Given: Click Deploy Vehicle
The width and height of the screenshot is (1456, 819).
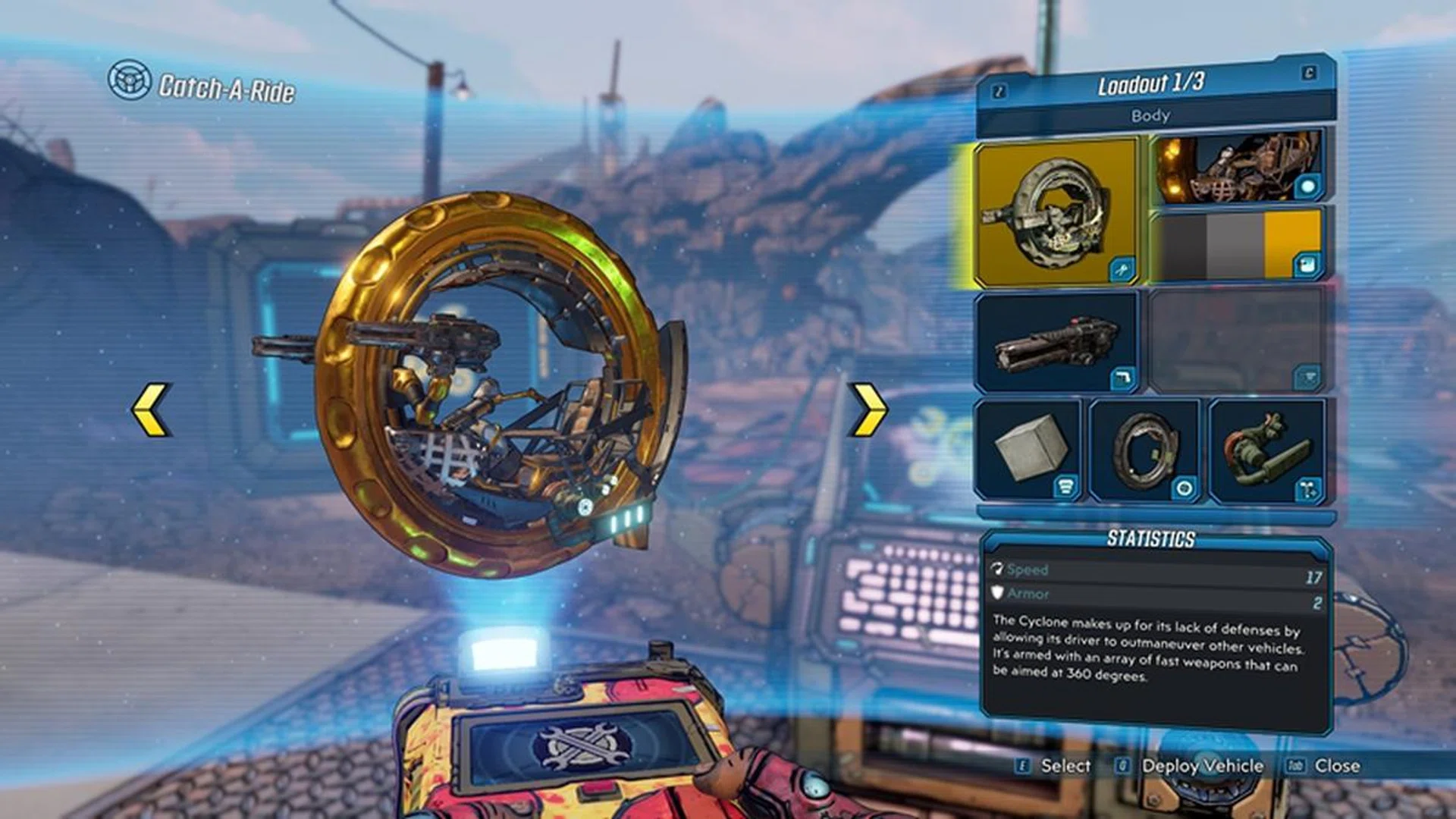Looking at the screenshot, I should (x=1201, y=766).
